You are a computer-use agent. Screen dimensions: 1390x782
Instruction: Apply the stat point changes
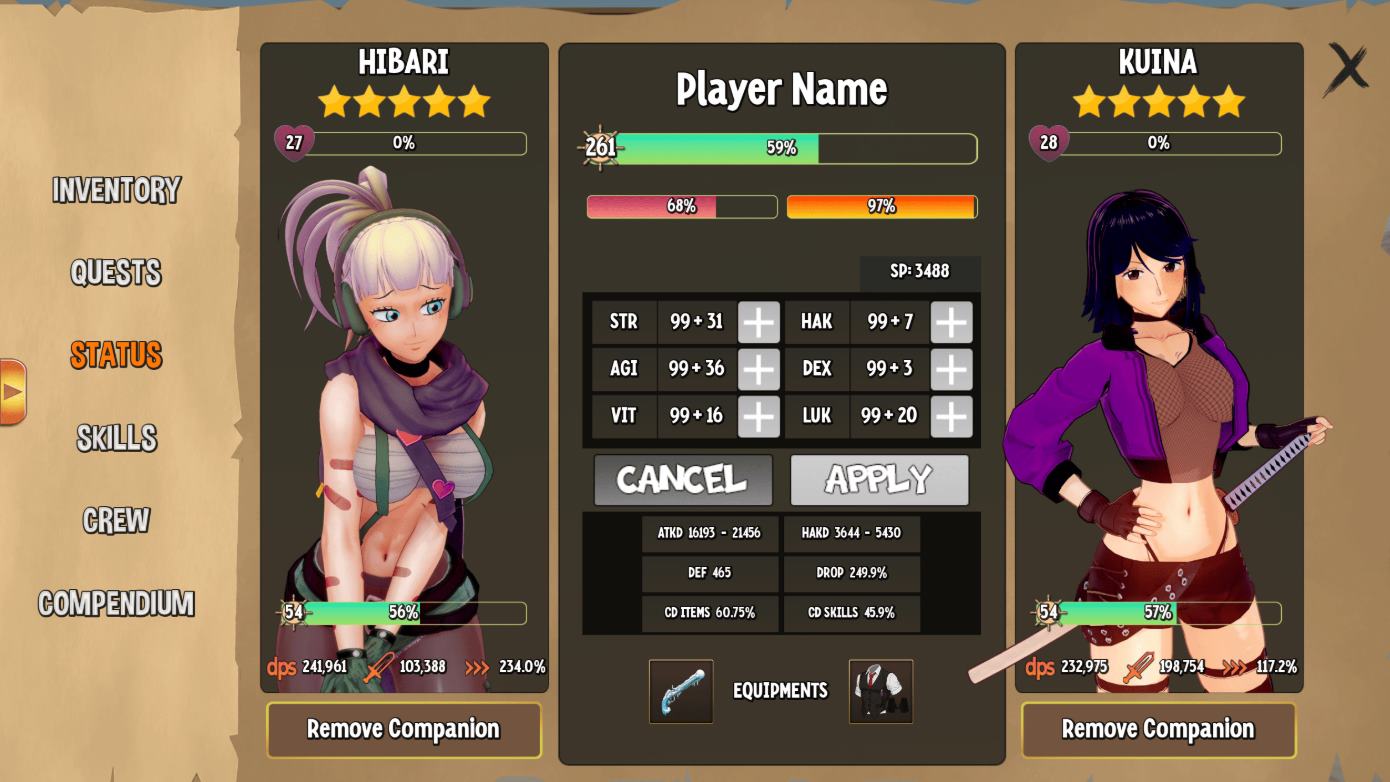point(880,480)
